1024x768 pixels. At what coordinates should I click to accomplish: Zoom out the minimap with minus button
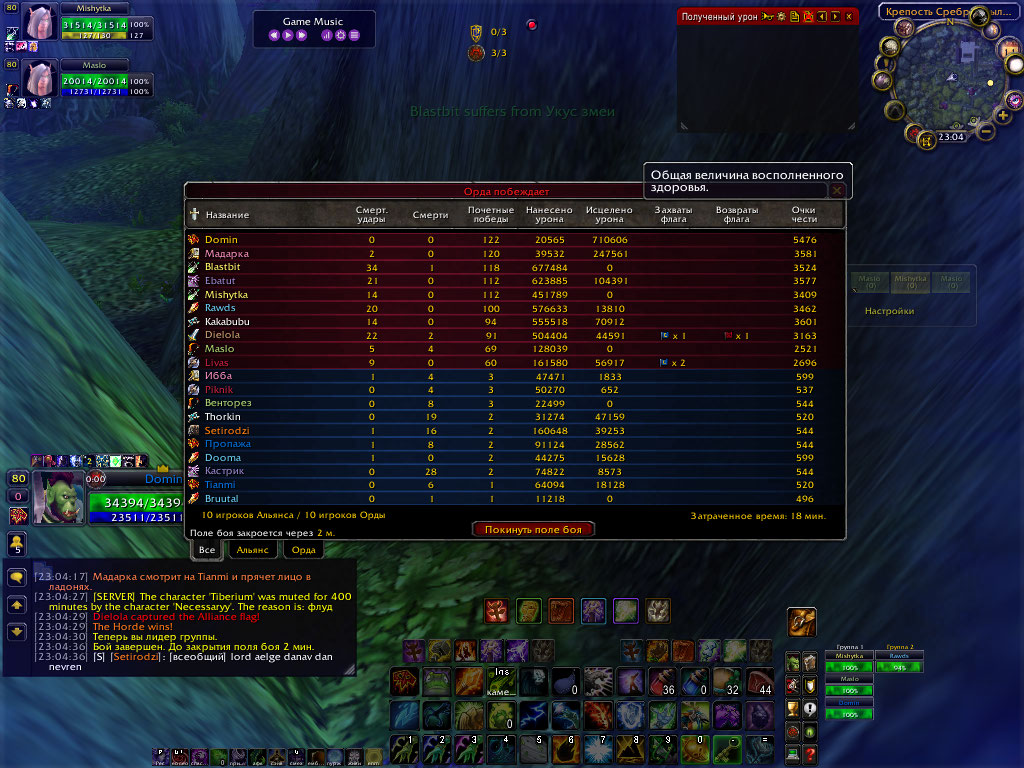point(986,131)
